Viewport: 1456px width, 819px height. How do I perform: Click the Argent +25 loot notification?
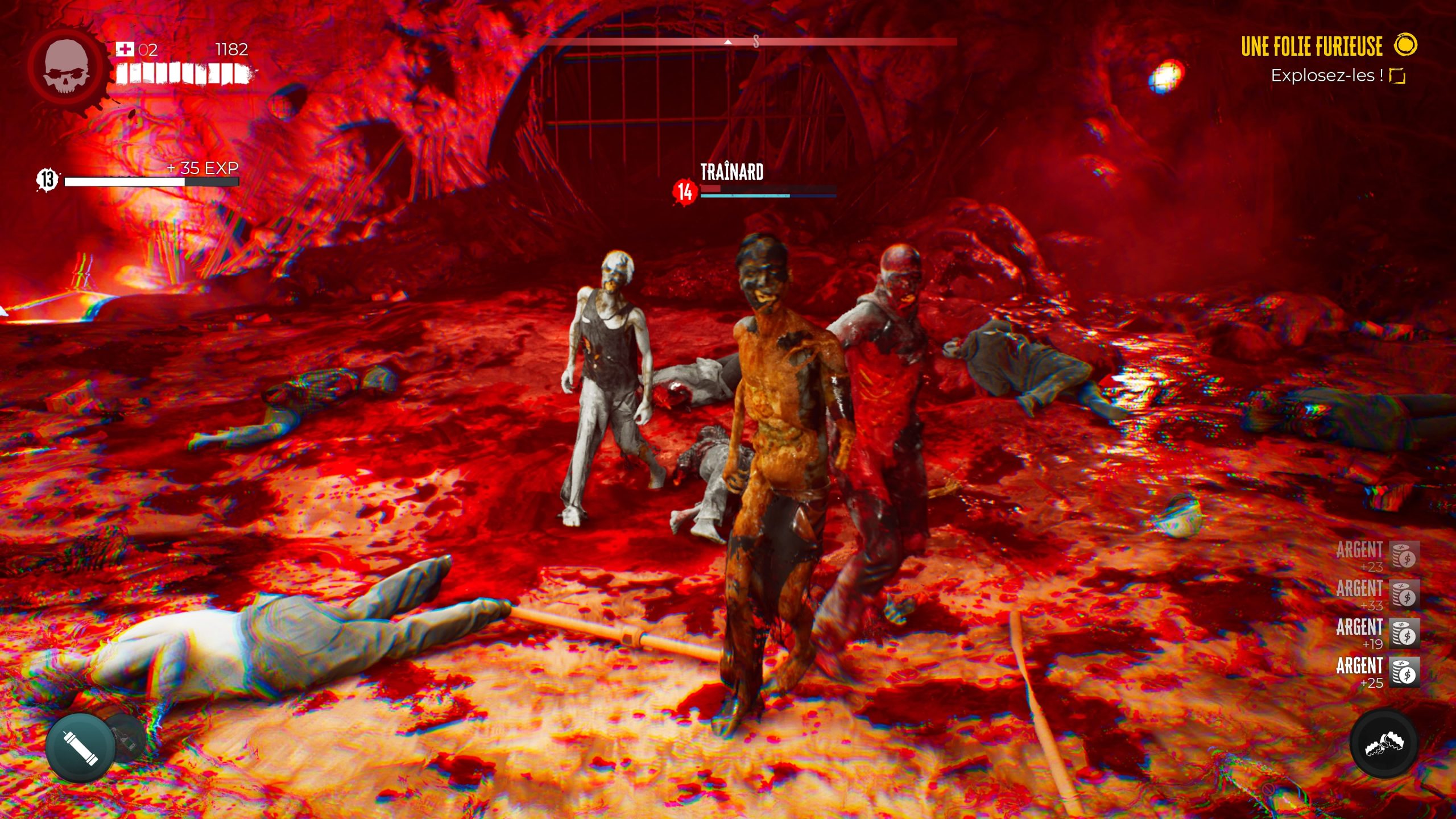point(1376,672)
